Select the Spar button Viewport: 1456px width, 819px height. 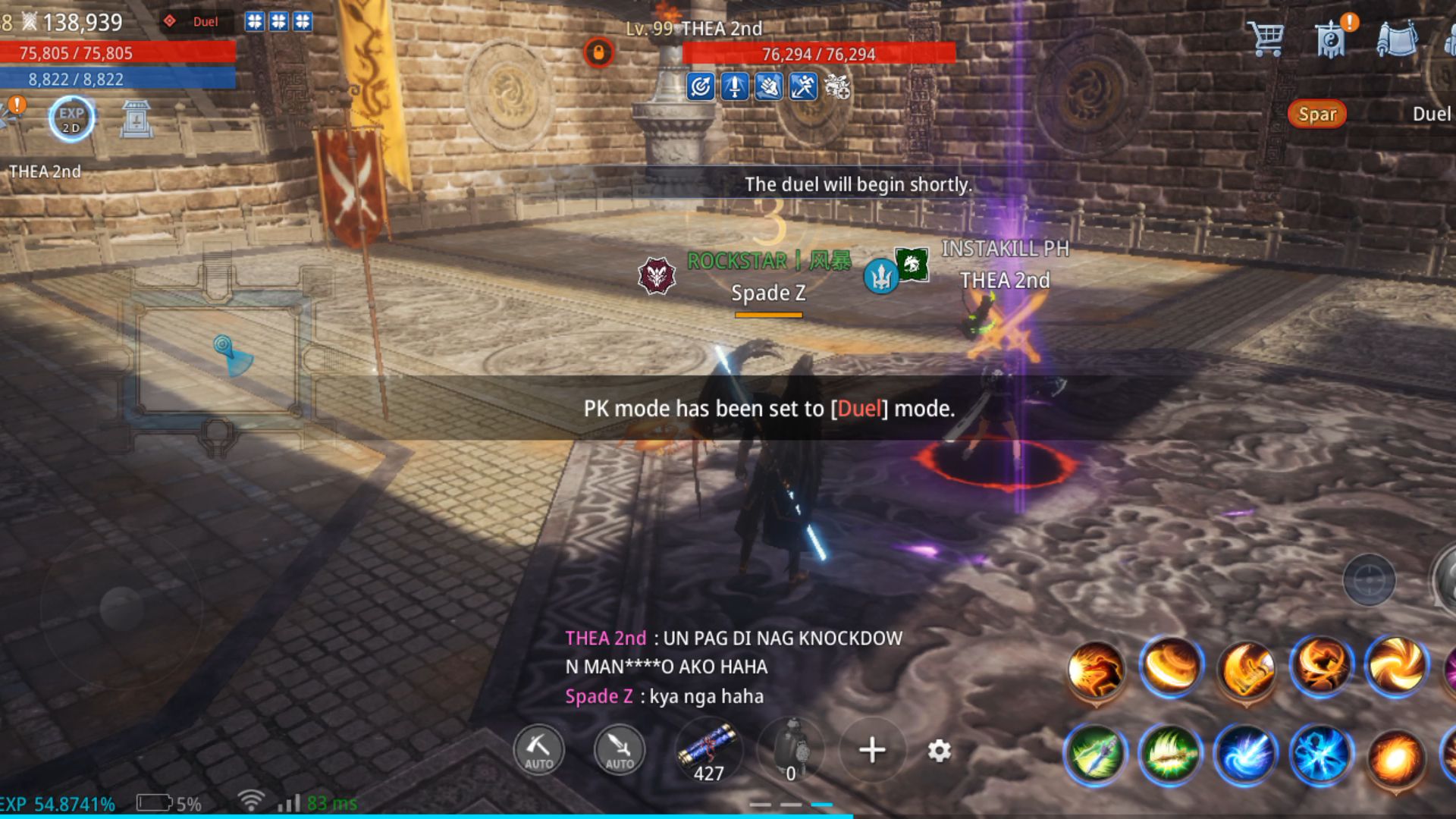coord(1316,115)
